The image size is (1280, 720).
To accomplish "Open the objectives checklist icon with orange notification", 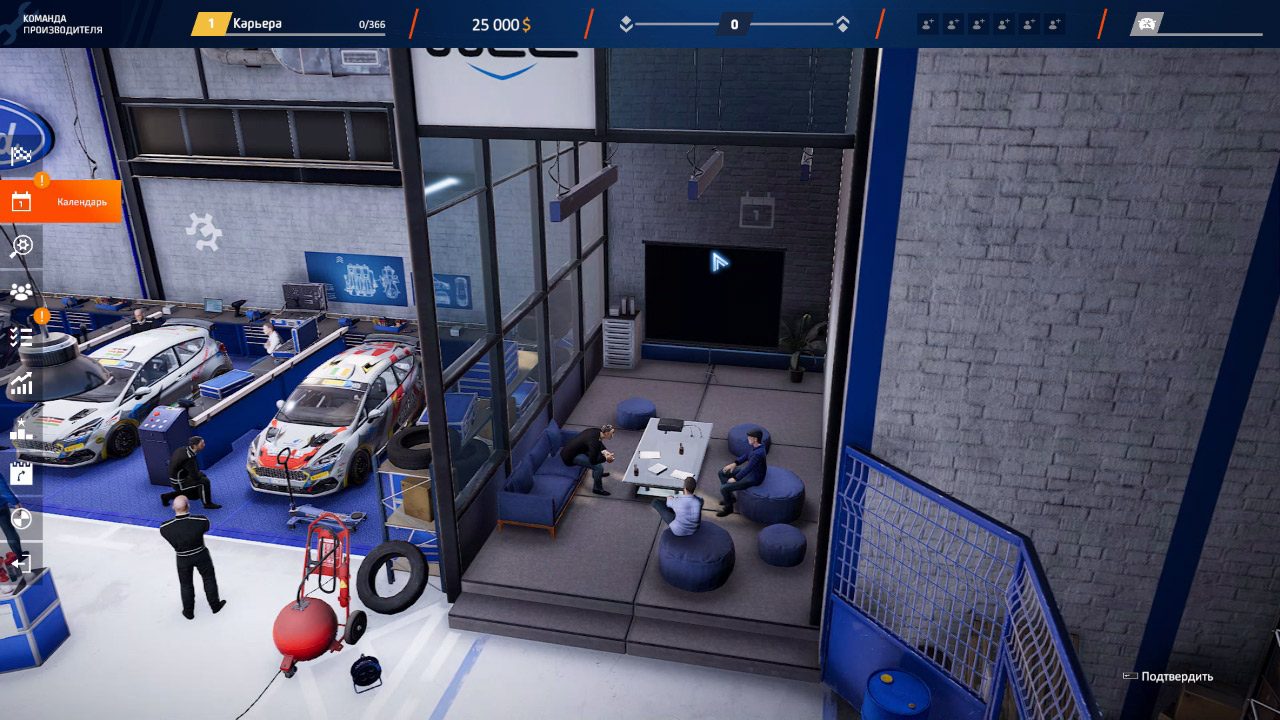I will 21,337.
